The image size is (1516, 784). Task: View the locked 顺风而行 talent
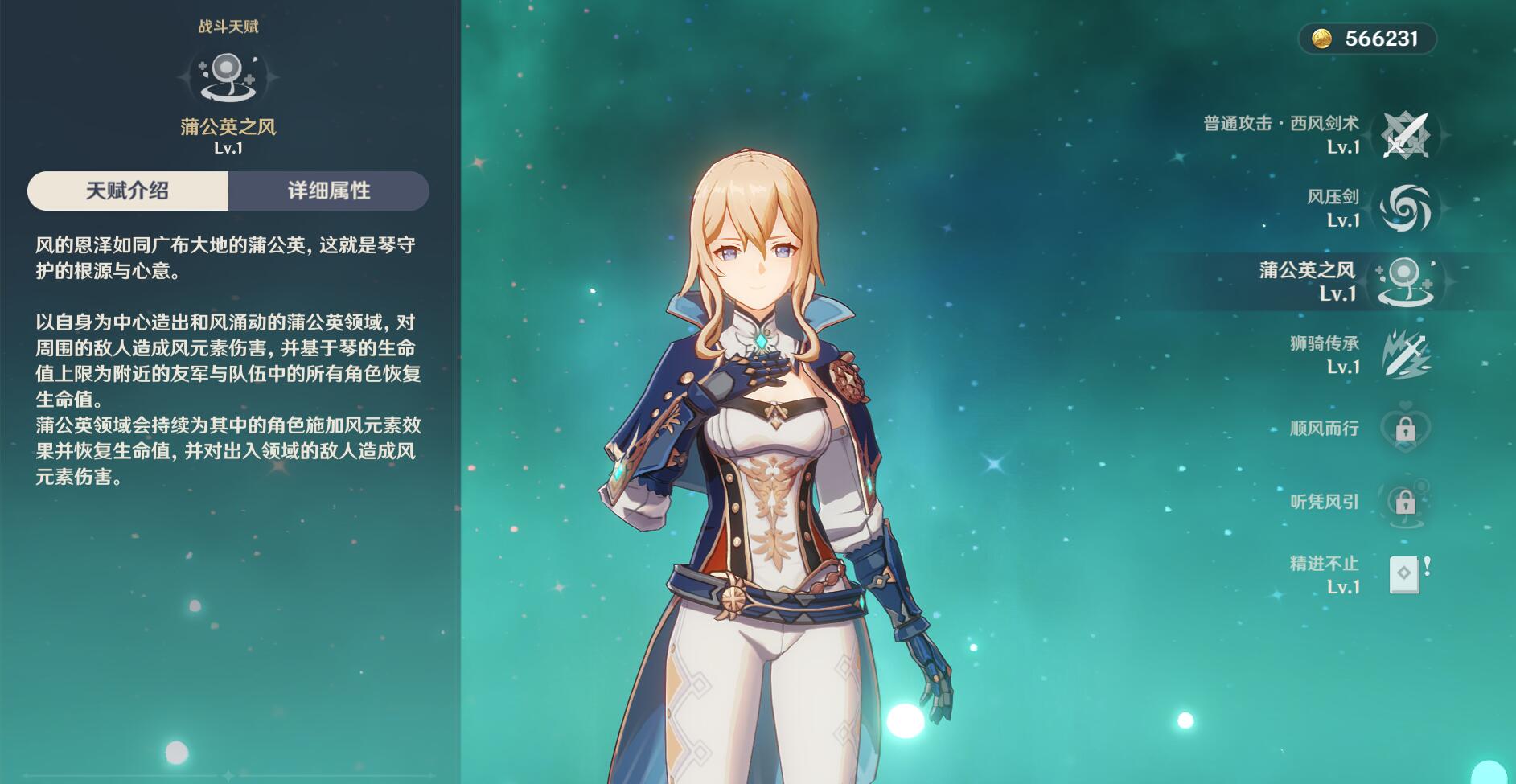click(1404, 429)
